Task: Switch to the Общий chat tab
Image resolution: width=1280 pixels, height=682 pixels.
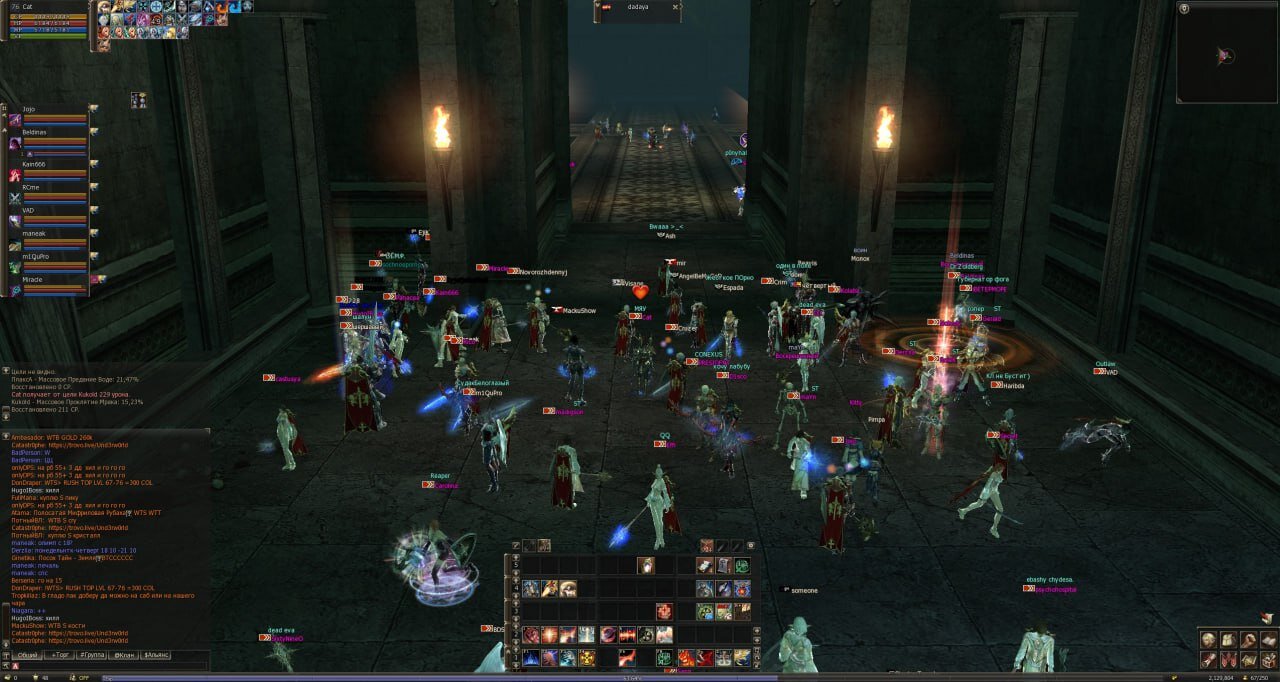Action: coord(26,655)
